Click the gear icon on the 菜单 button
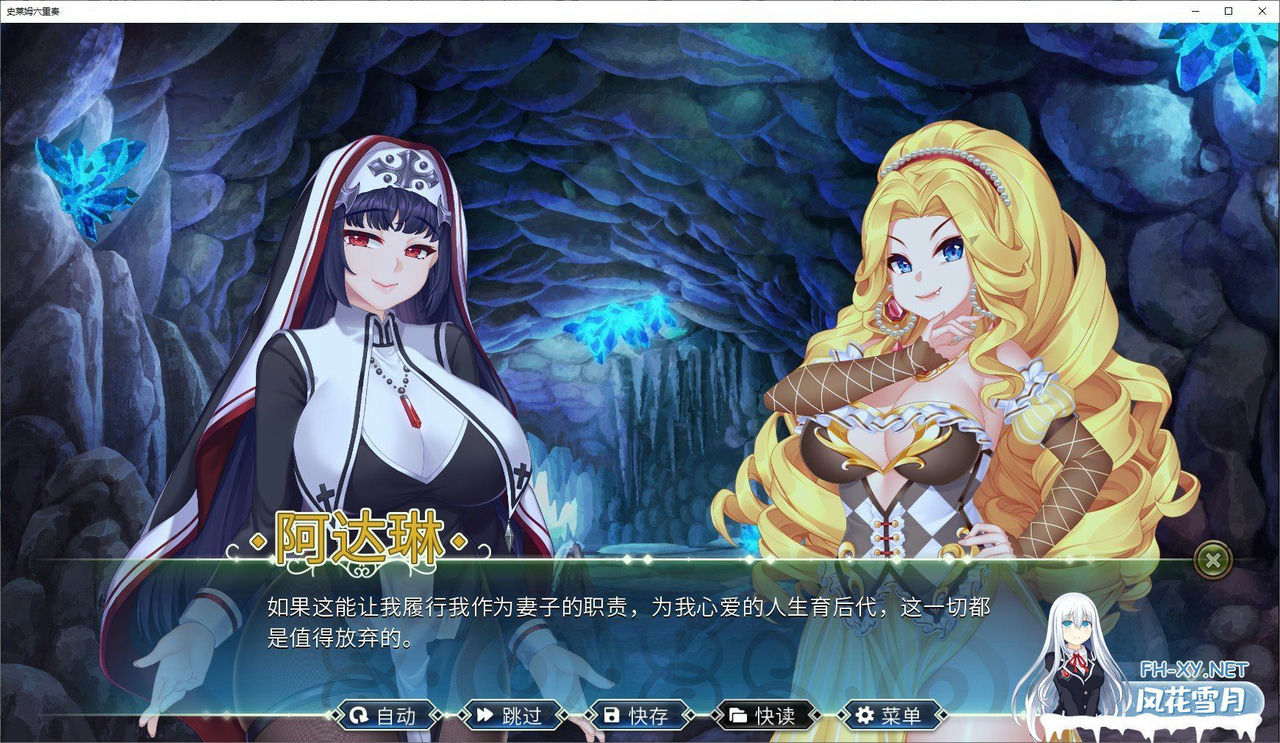This screenshot has height=743, width=1280. click(863, 715)
